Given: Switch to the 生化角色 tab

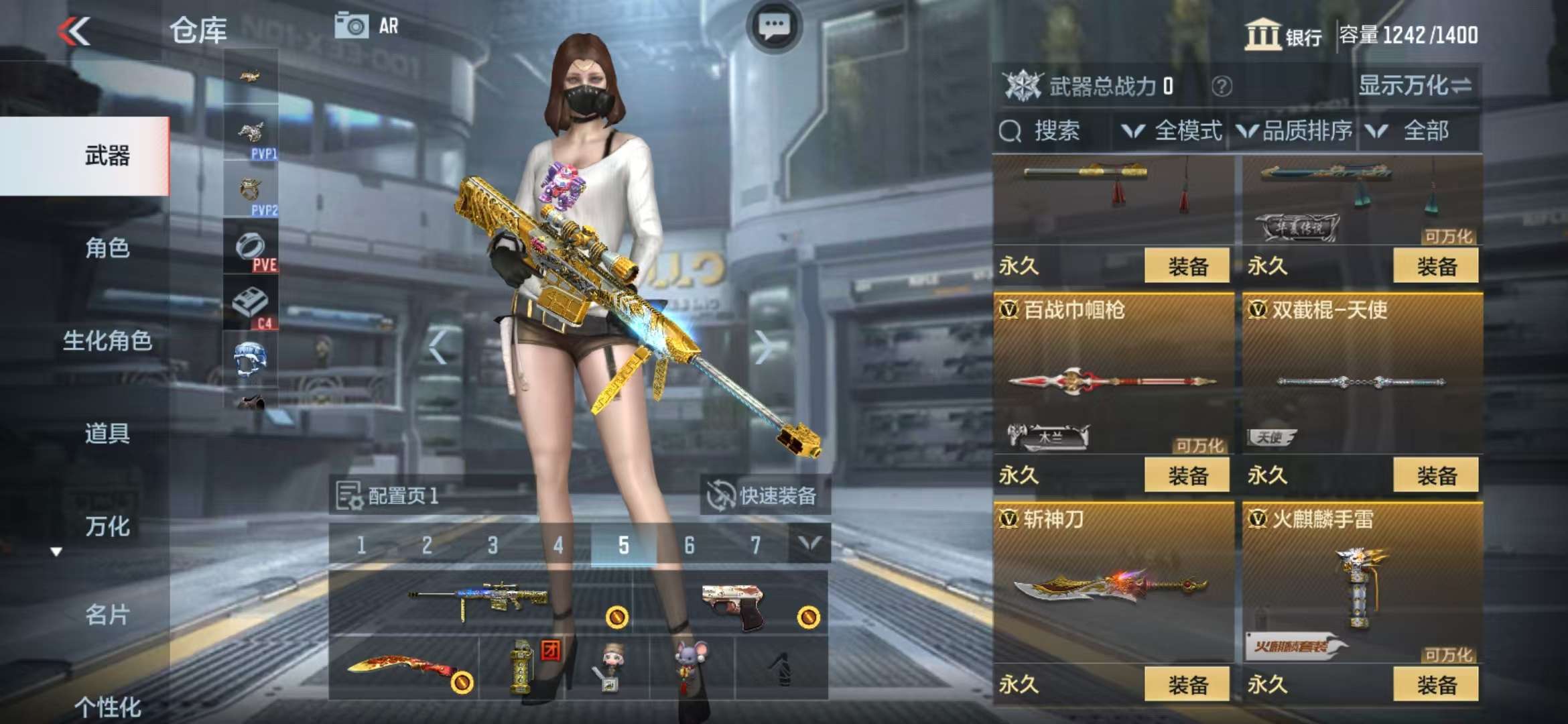Looking at the screenshot, I should [x=107, y=341].
